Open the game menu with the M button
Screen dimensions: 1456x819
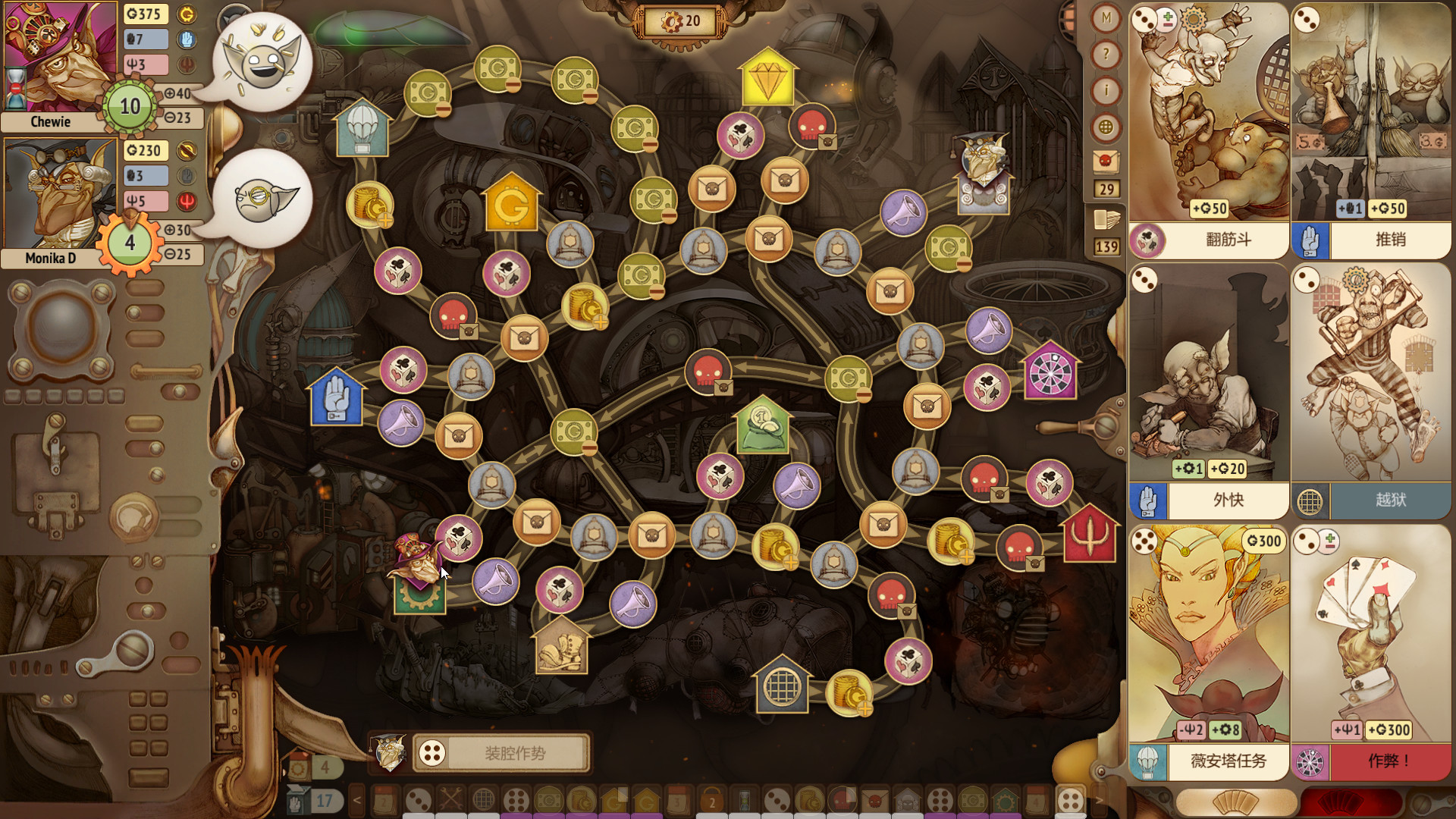pyautogui.click(x=1106, y=17)
